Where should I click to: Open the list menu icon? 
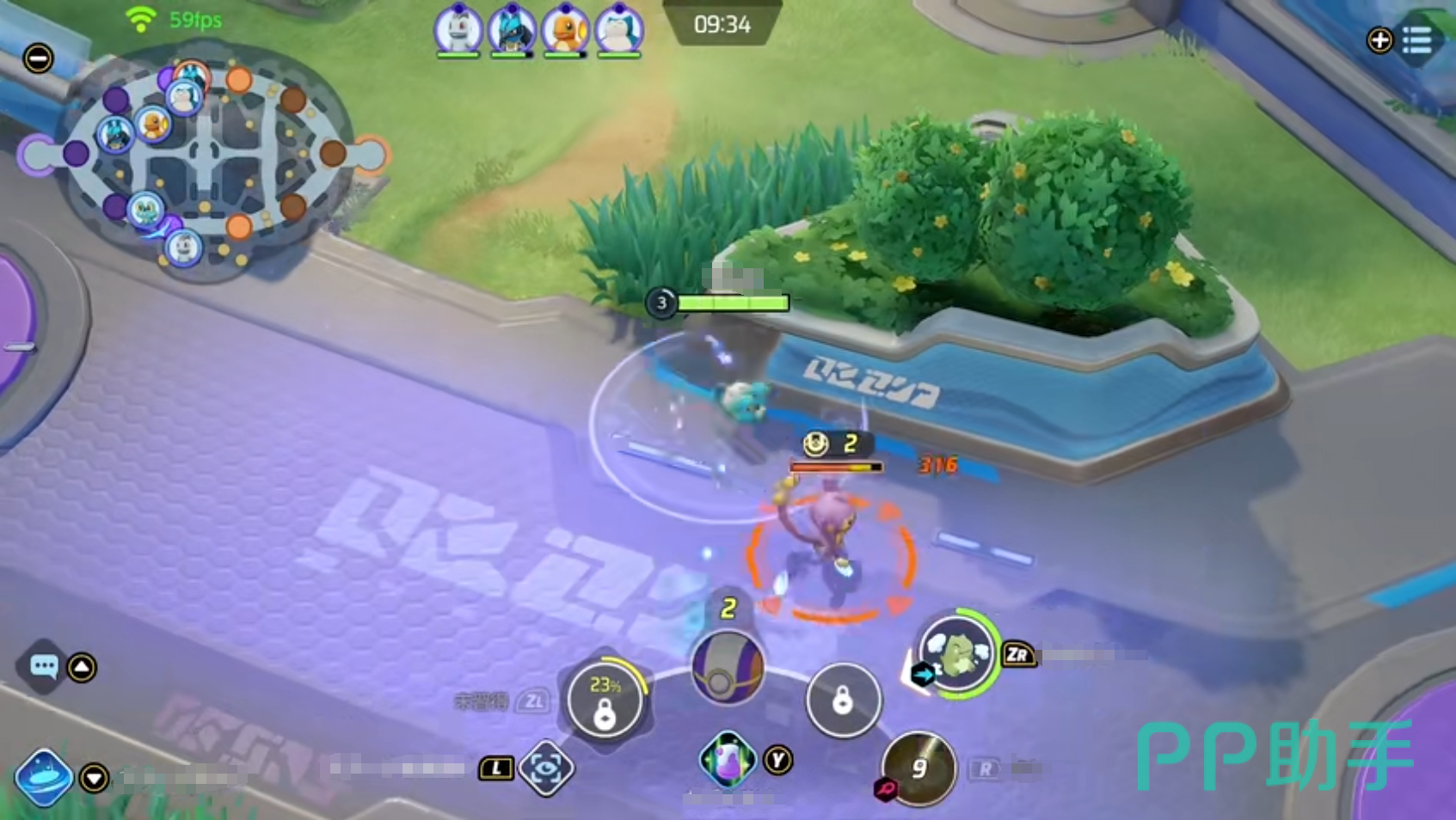(x=1416, y=40)
